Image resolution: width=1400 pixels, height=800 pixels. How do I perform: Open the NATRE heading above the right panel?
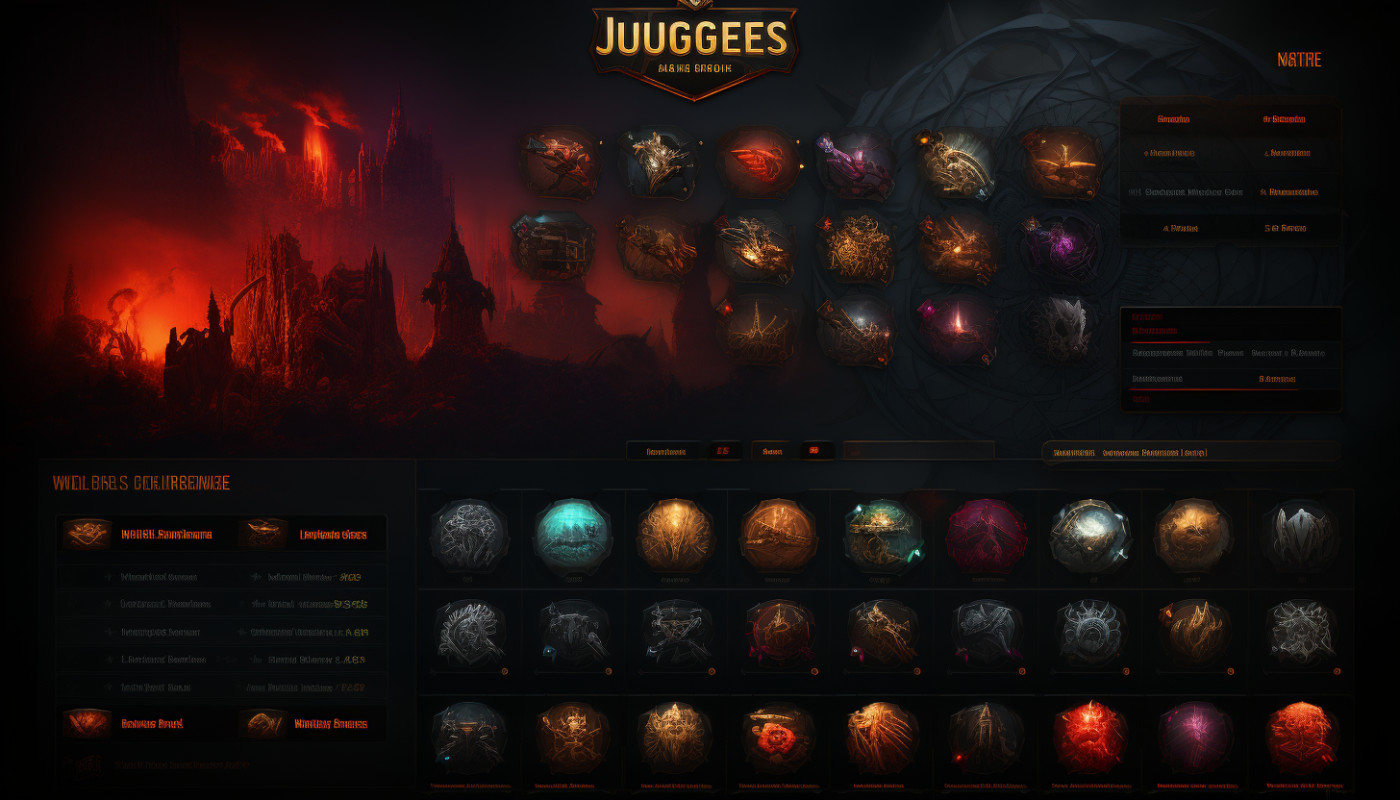(1299, 60)
